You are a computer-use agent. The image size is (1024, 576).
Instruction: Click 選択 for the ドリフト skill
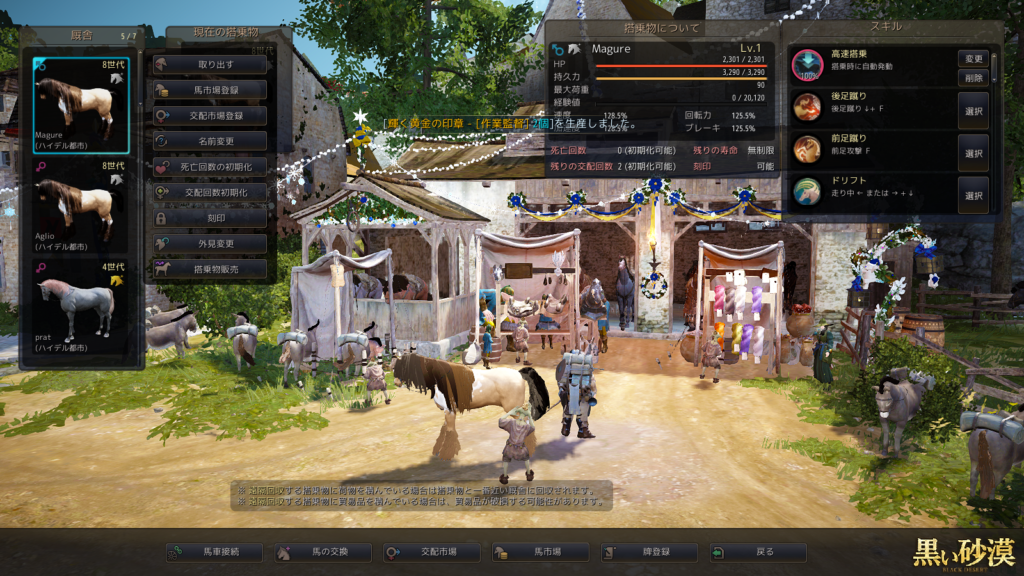pos(973,196)
